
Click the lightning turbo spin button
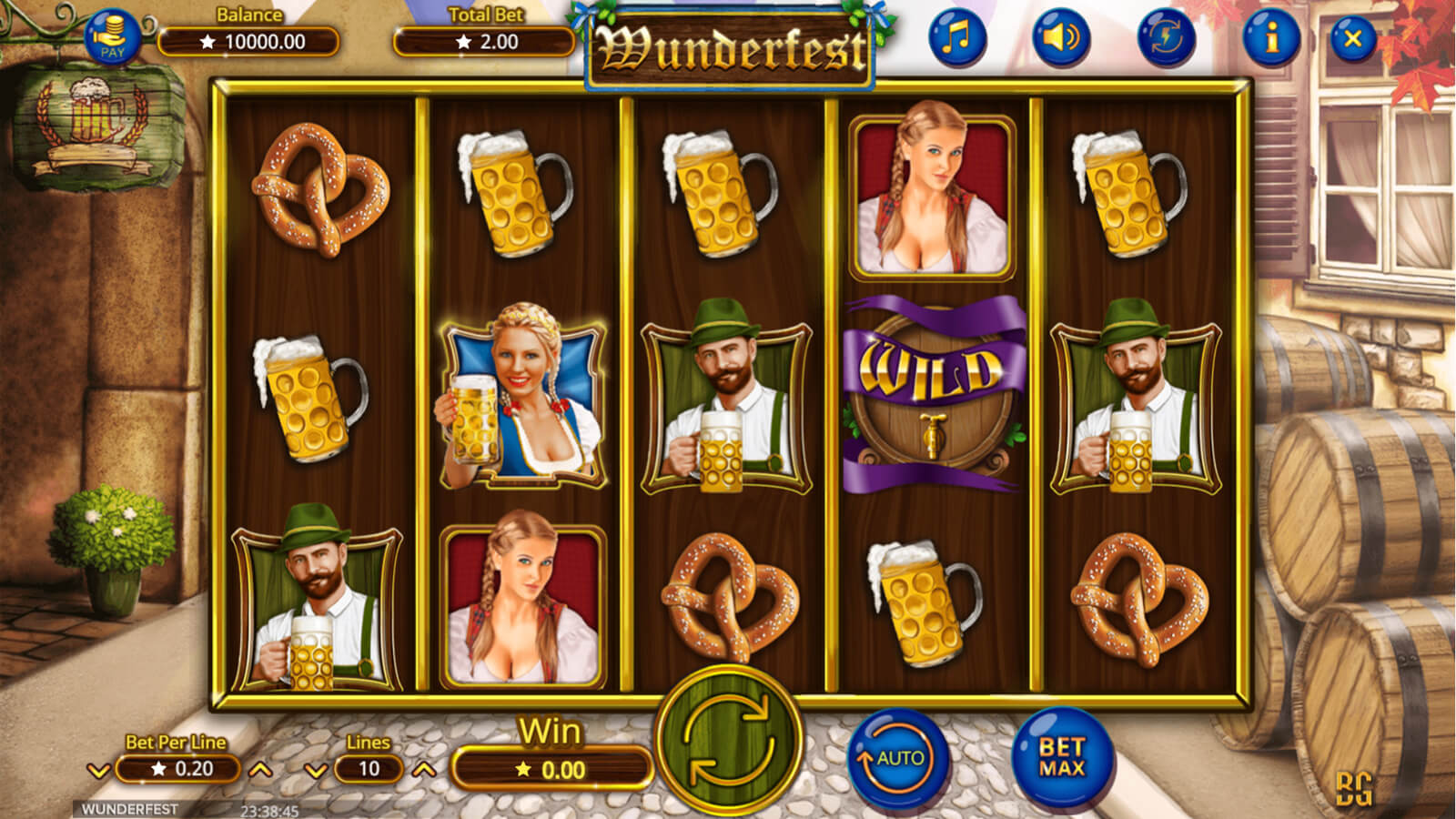(1167, 38)
